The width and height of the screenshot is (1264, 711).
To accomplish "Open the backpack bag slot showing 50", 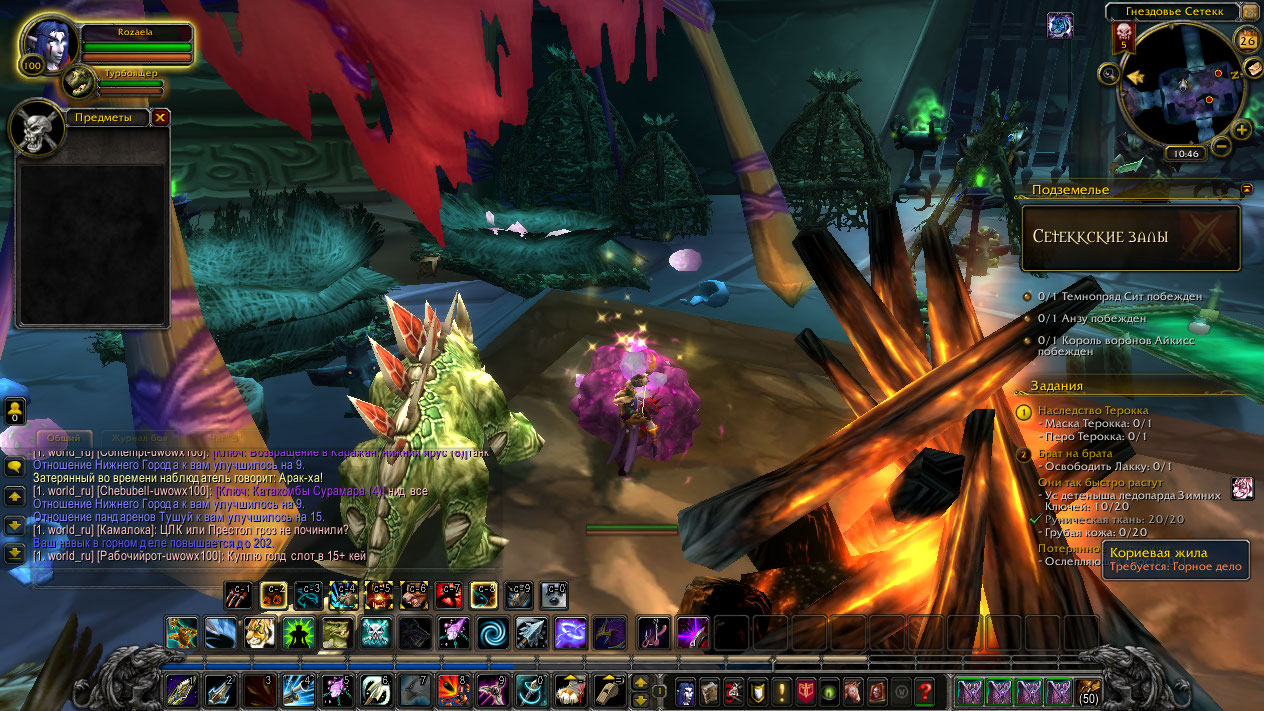I will [1088, 690].
